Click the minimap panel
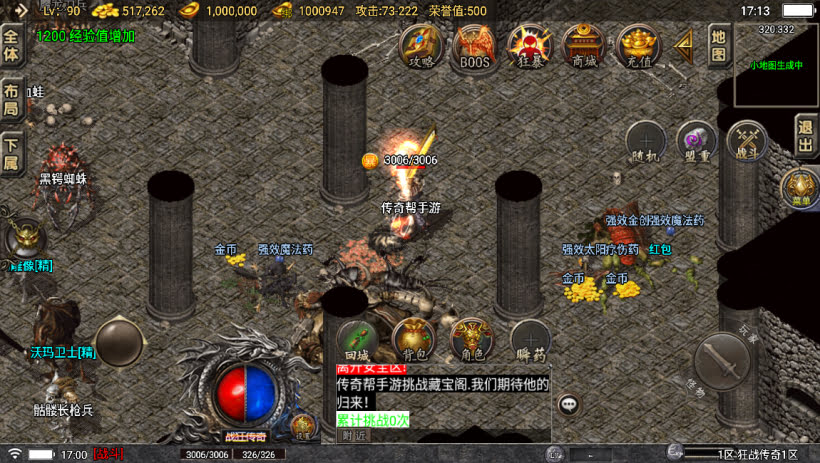820x463 pixels. (x=776, y=66)
